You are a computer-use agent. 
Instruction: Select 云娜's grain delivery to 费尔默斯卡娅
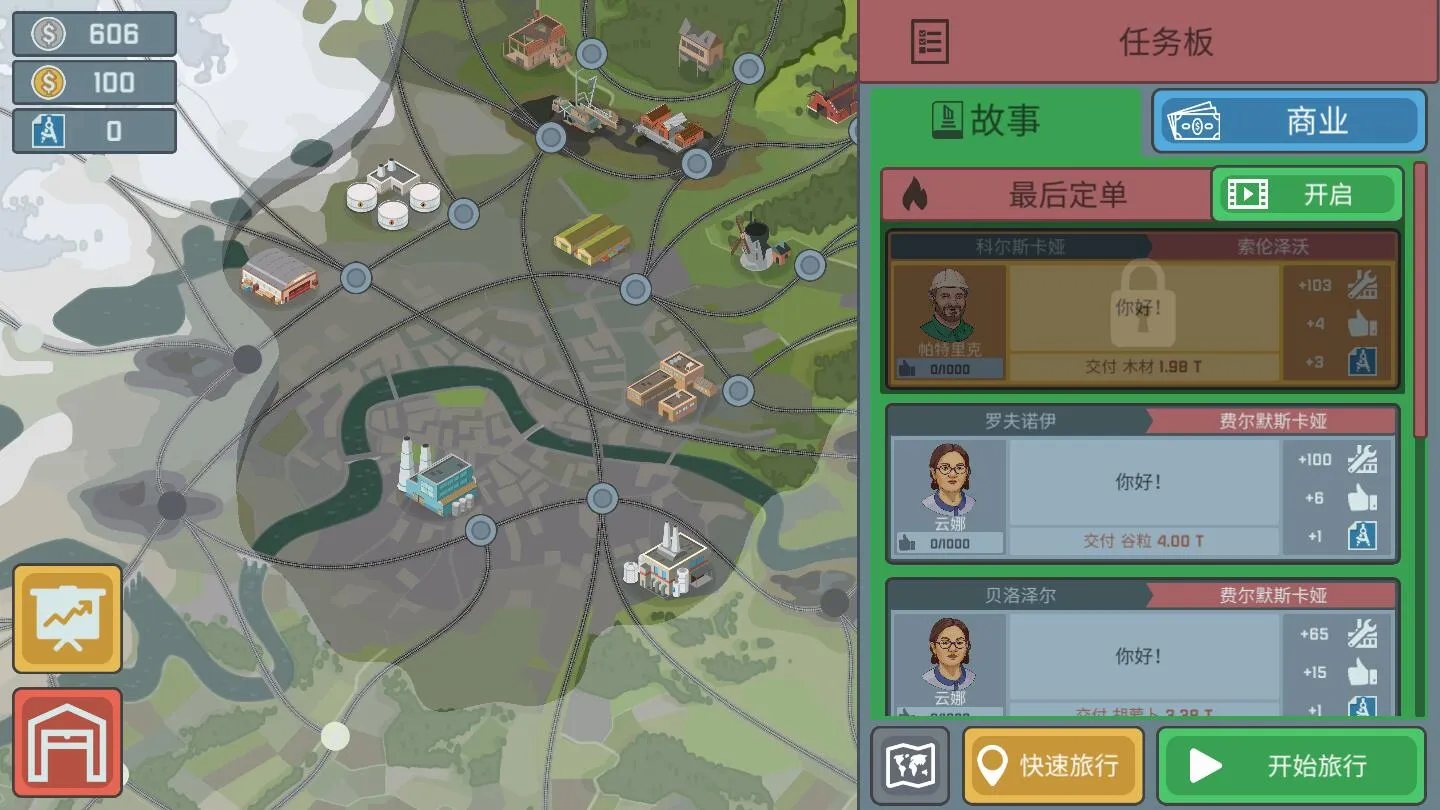1143,483
